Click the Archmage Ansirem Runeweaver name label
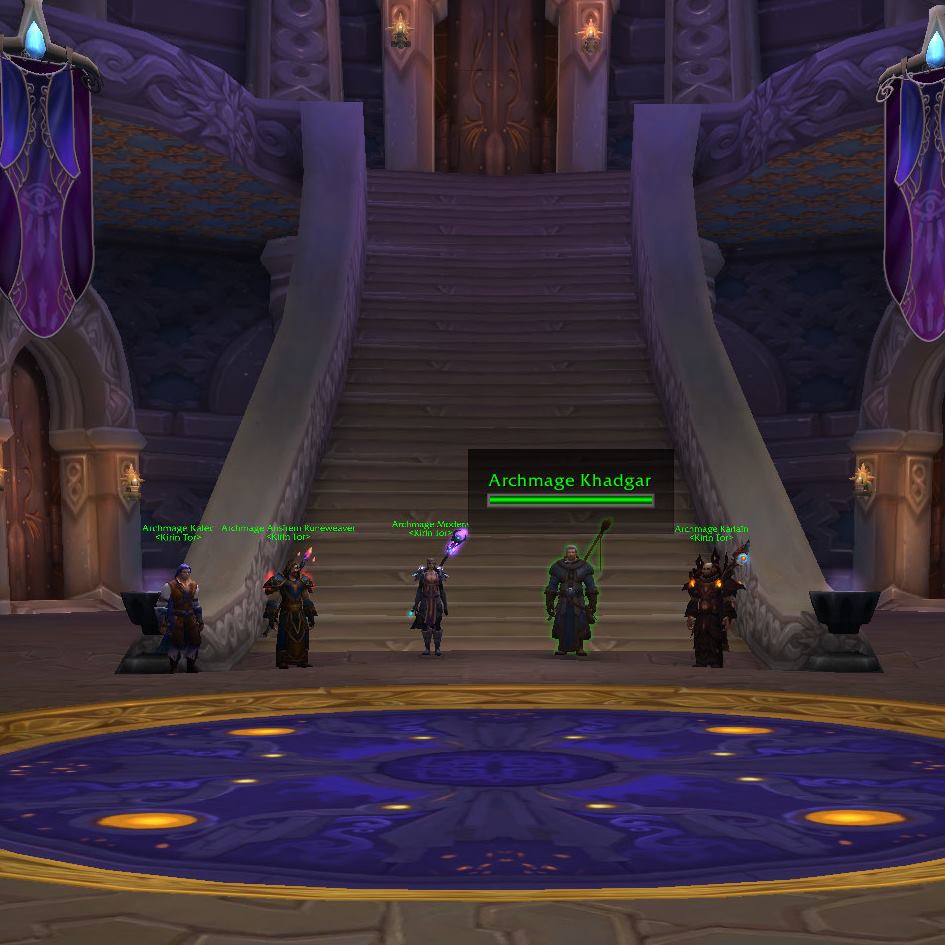945x945 pixels. pos(289,529)
